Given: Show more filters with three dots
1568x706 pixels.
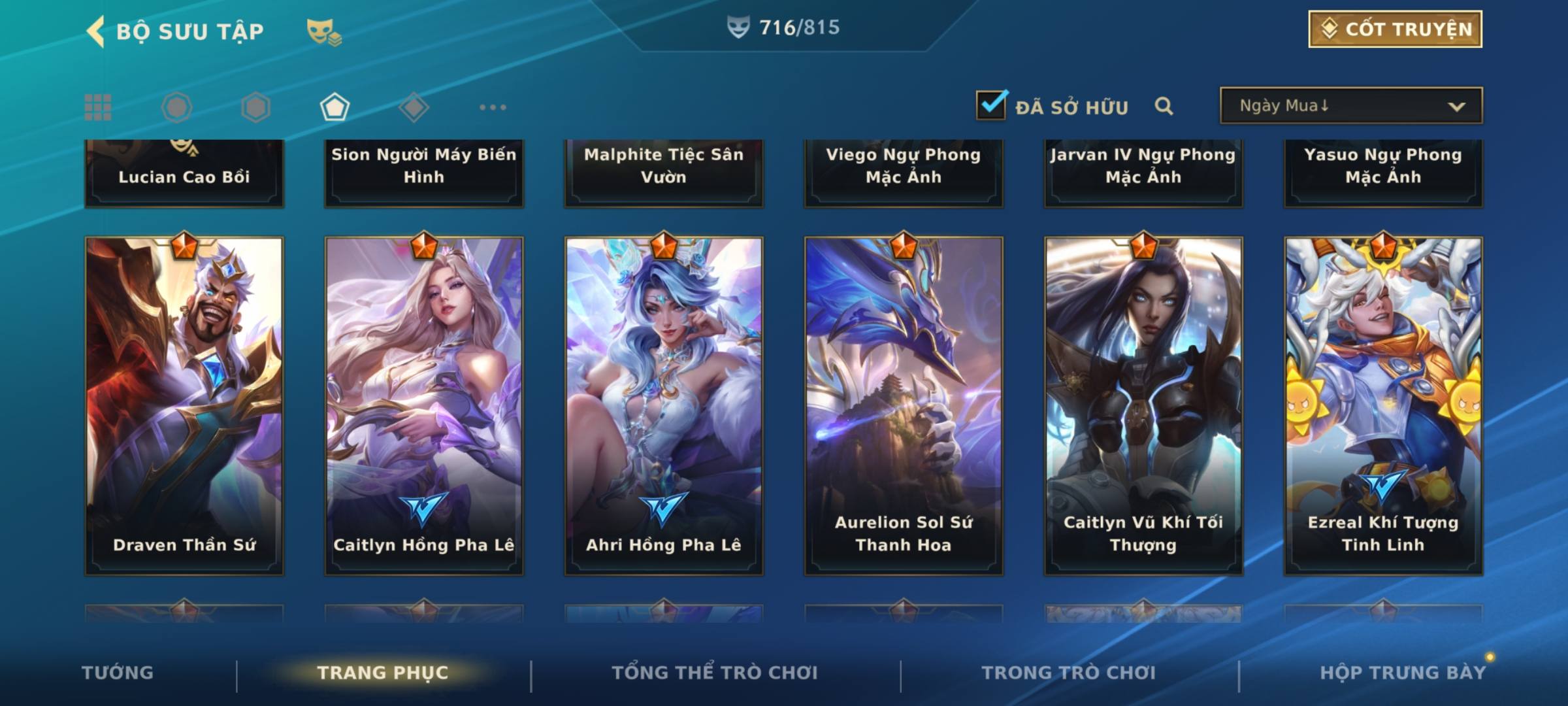Looking at the screenshot, I should tap(493, 107).
